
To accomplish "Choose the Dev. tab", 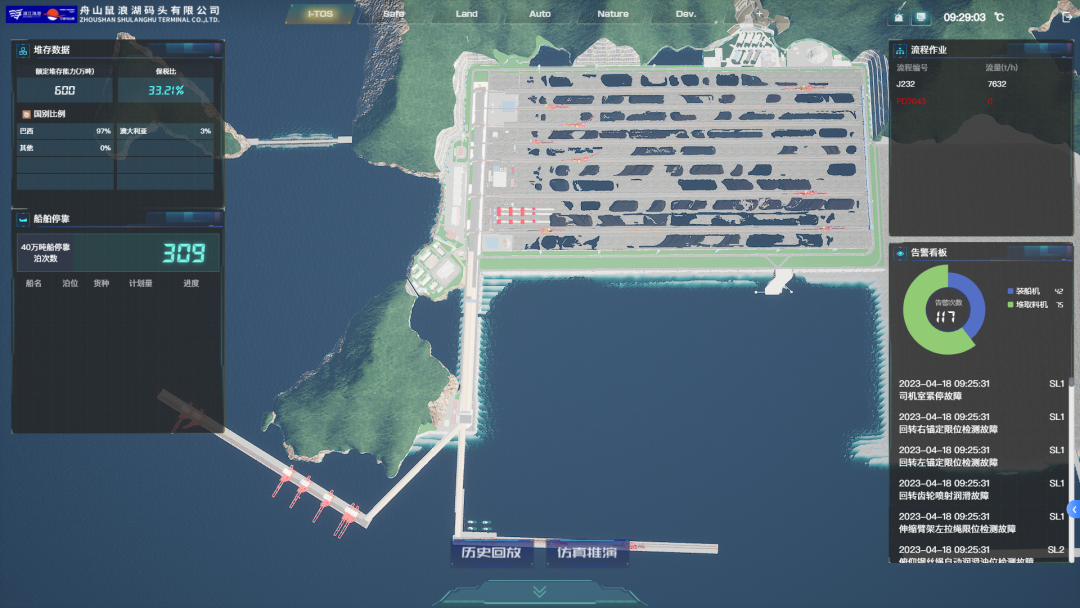I will (686, 14).
